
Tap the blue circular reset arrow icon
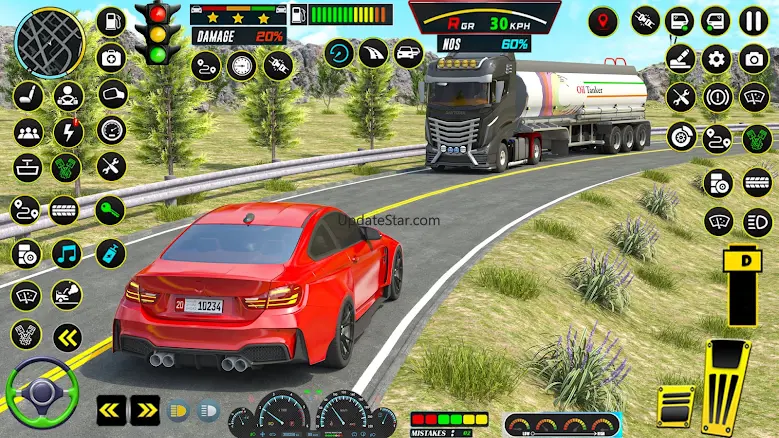click(x=340, y=53)
